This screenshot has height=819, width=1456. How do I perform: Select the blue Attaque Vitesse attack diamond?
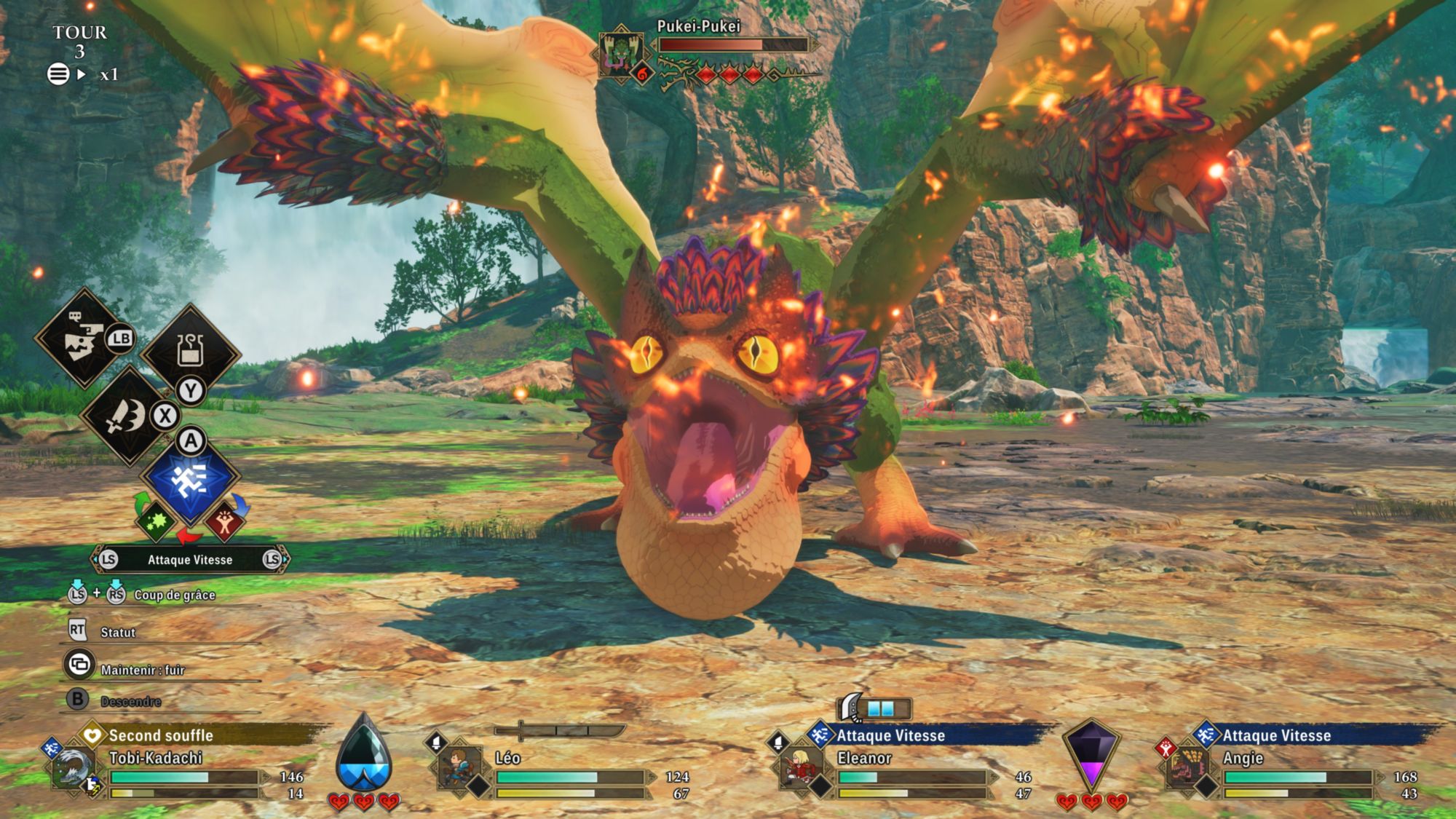tap(190, 478)
